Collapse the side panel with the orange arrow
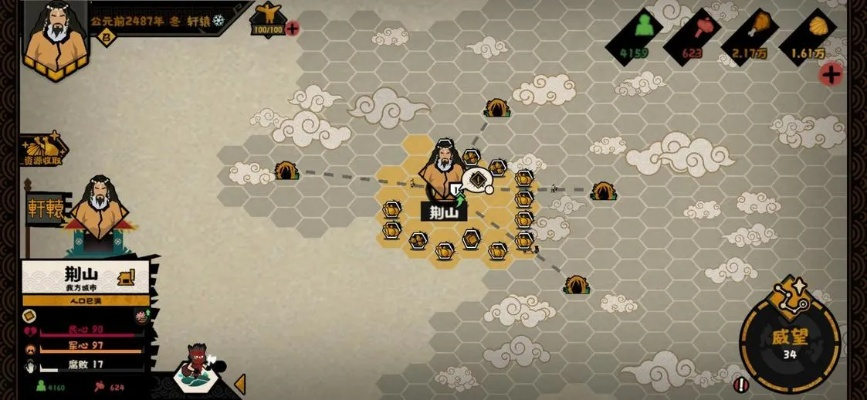867x400 pixels. pos(239,382)
